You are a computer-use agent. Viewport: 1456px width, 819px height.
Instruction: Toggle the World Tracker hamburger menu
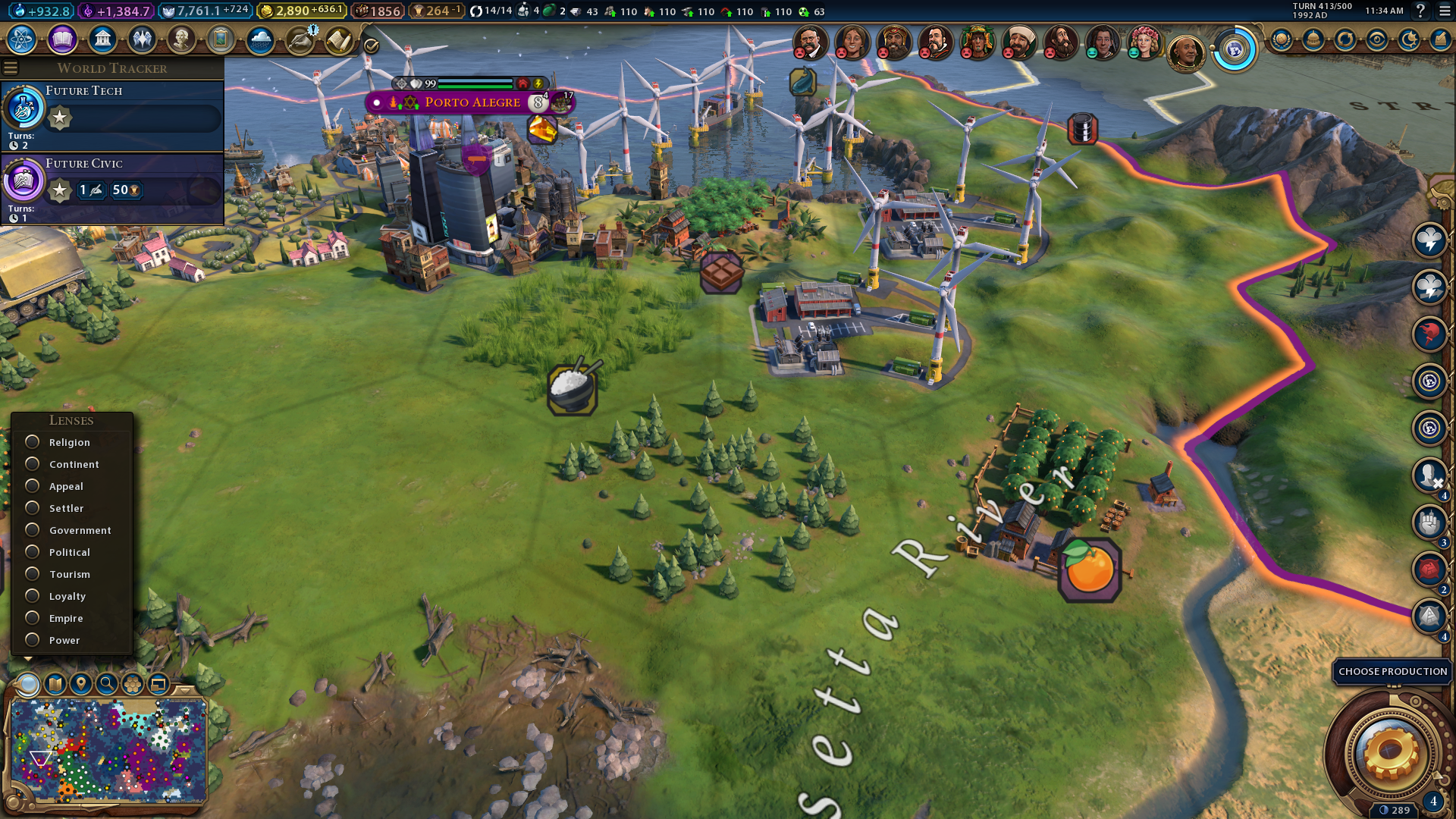point(11,68)
